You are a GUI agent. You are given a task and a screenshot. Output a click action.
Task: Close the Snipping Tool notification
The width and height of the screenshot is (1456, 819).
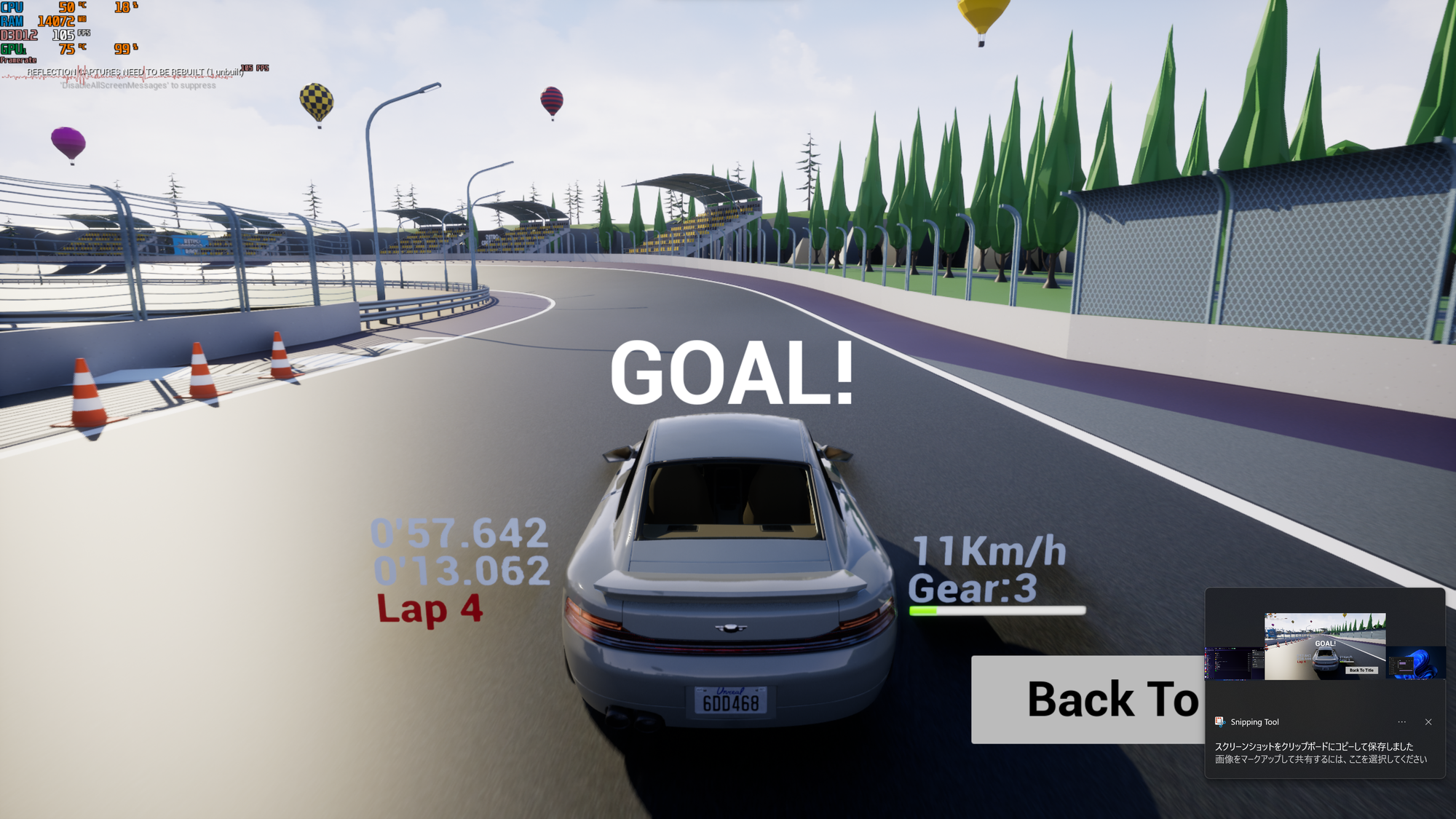pyautogui.click(x=1428, y=722)
